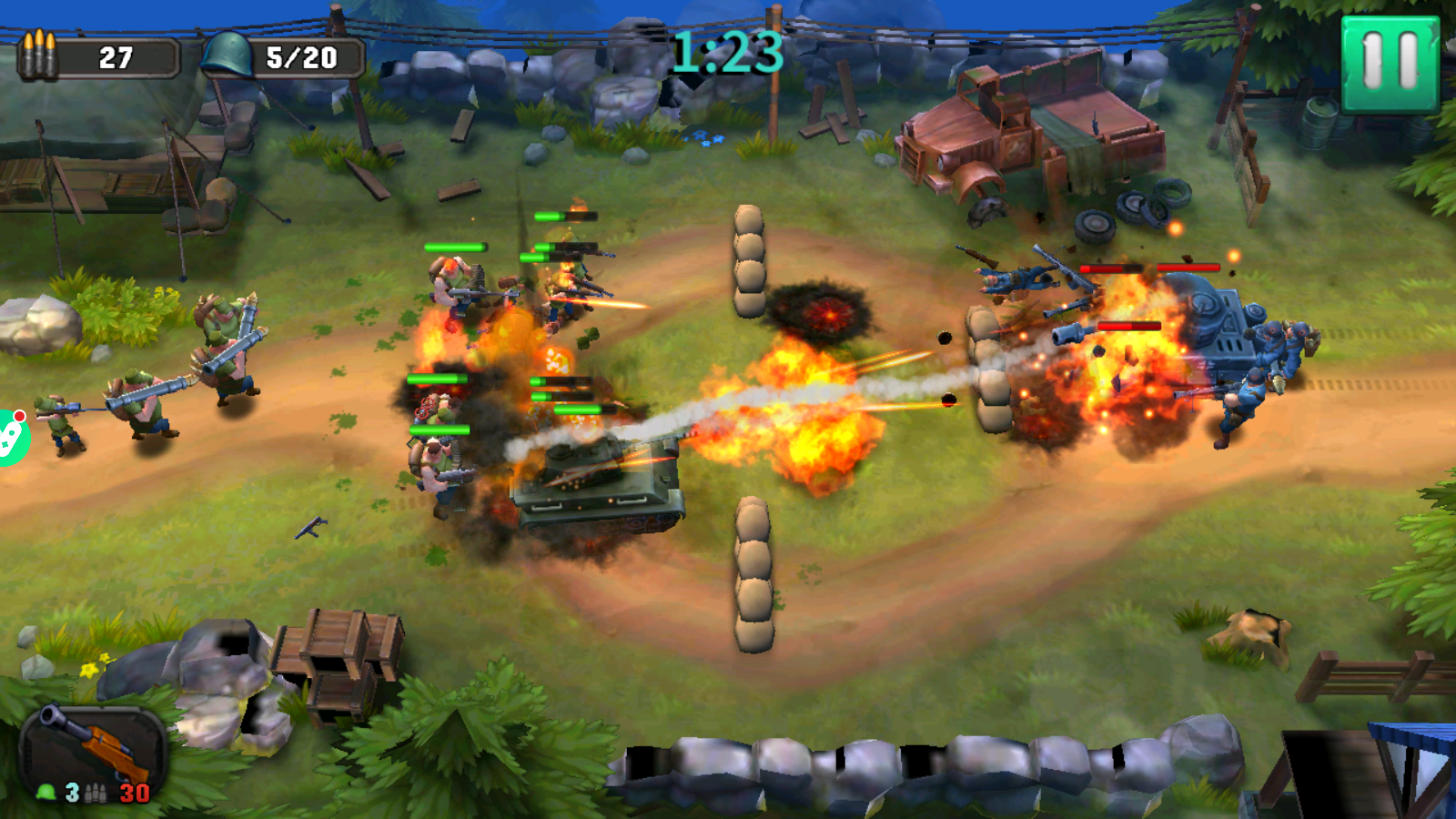Select a bazooka soldier on the left
Image resolution: width=1456 pixels, height=819 pixels.
pyautogui.click(x=146, y=400)
